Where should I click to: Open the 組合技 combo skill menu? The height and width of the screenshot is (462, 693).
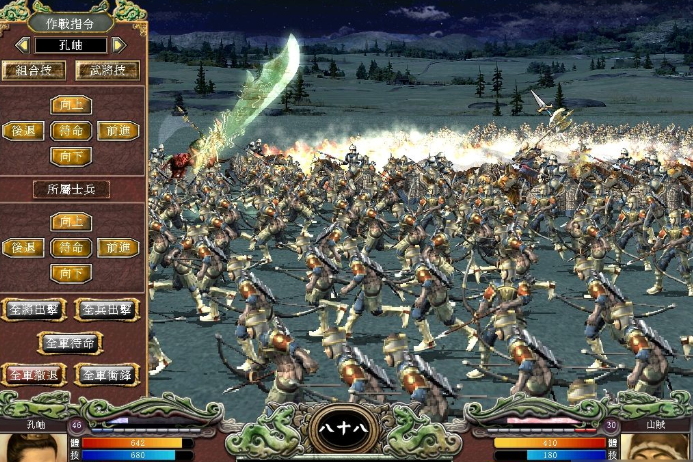[34, 71]
